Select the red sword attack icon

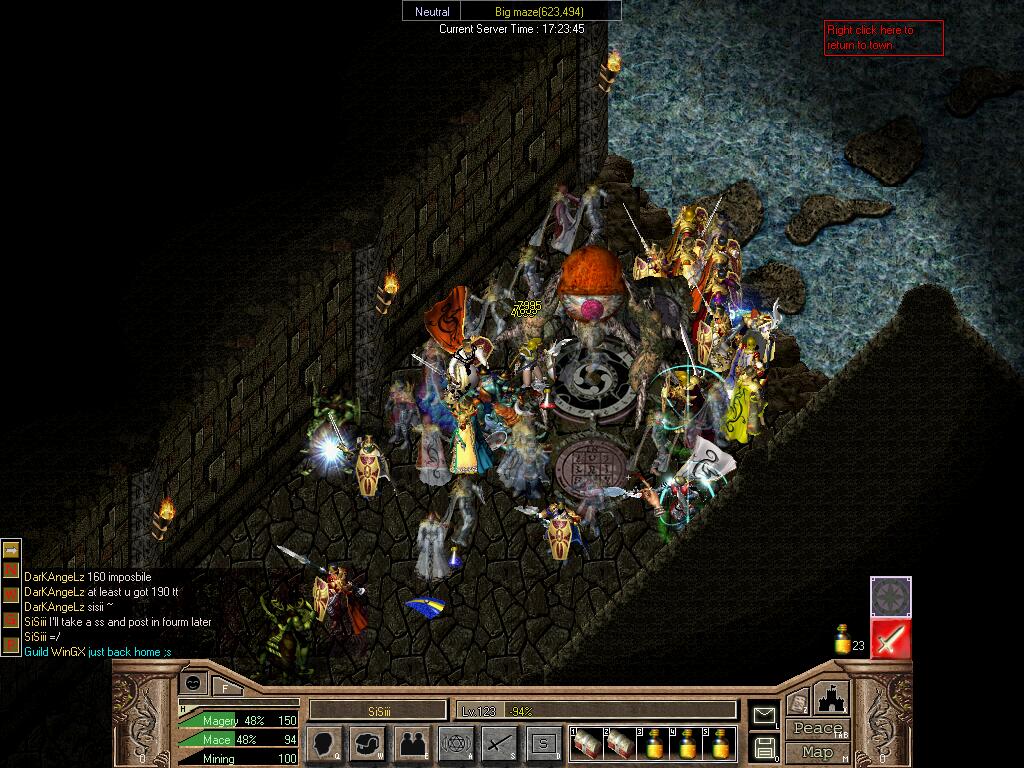[890, 639]
